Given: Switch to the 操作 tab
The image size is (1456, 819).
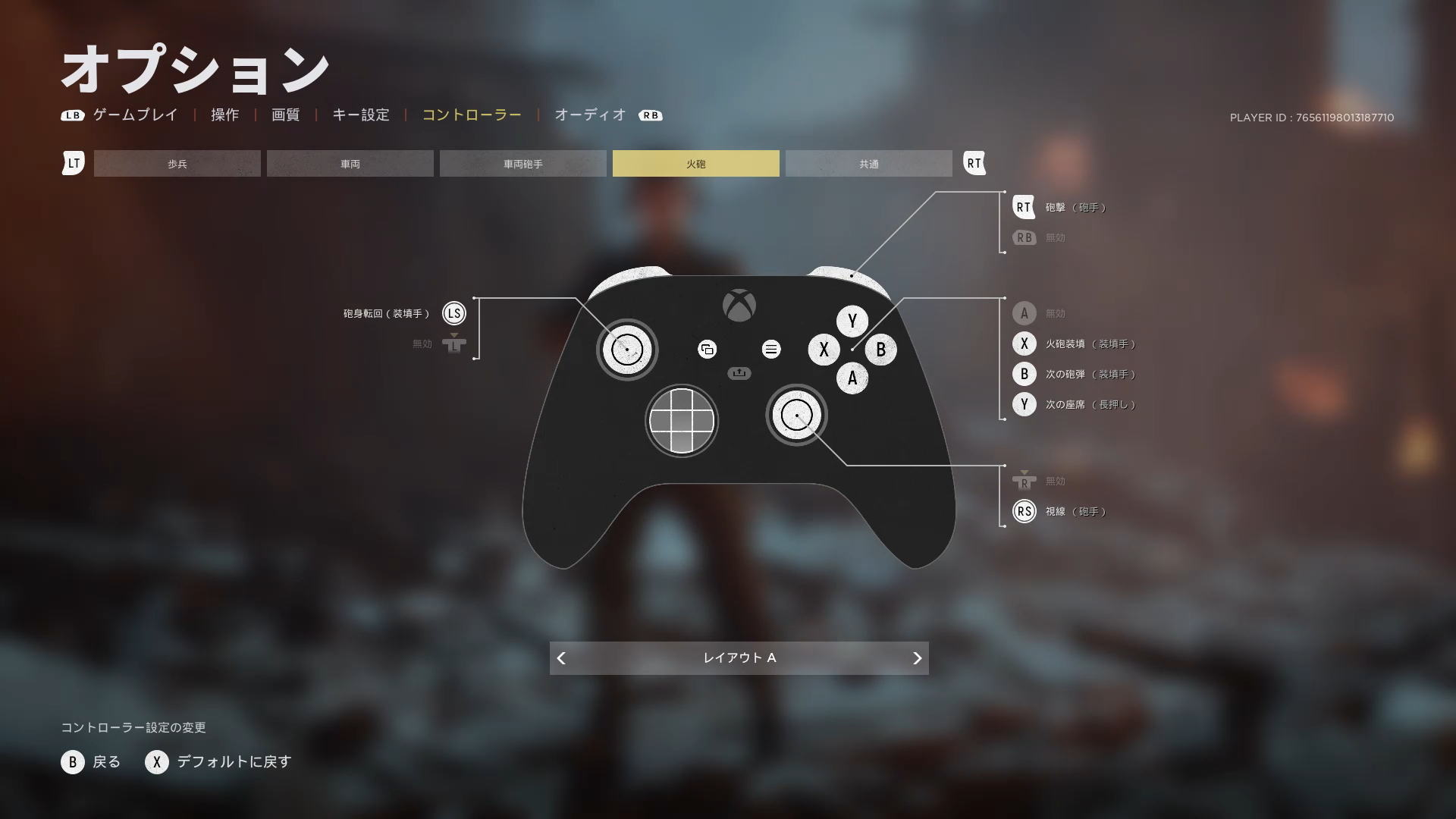Looking at the screenshot, I should 224,115.
